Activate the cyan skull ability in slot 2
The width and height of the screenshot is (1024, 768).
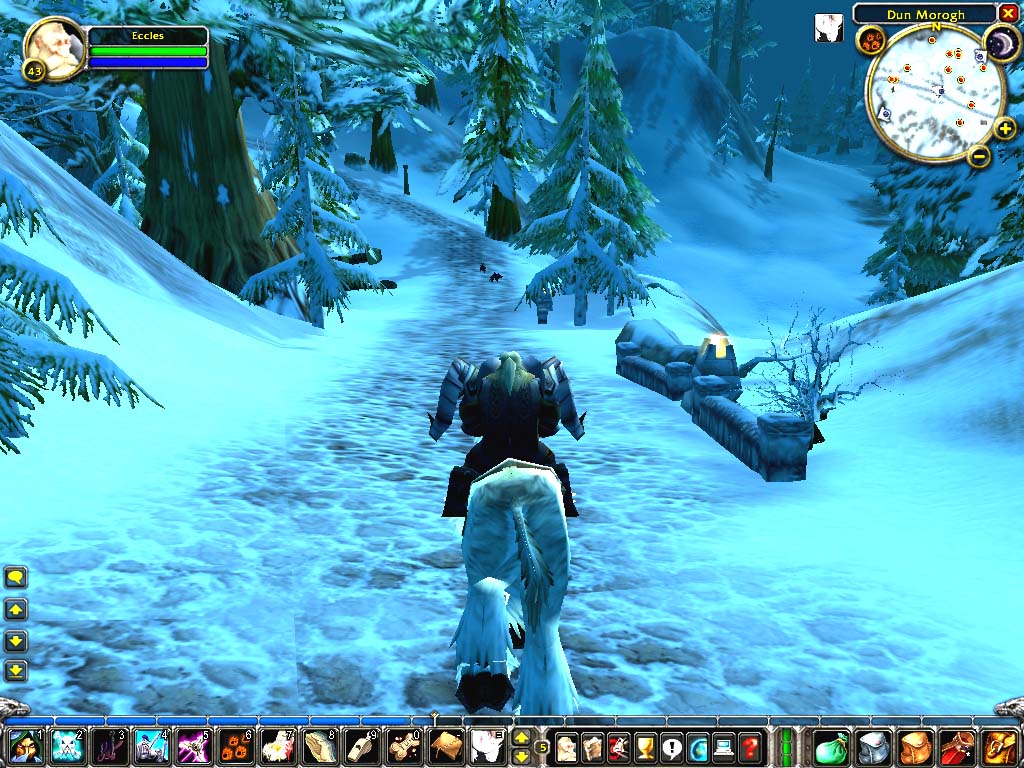click(x=66, y=746)
